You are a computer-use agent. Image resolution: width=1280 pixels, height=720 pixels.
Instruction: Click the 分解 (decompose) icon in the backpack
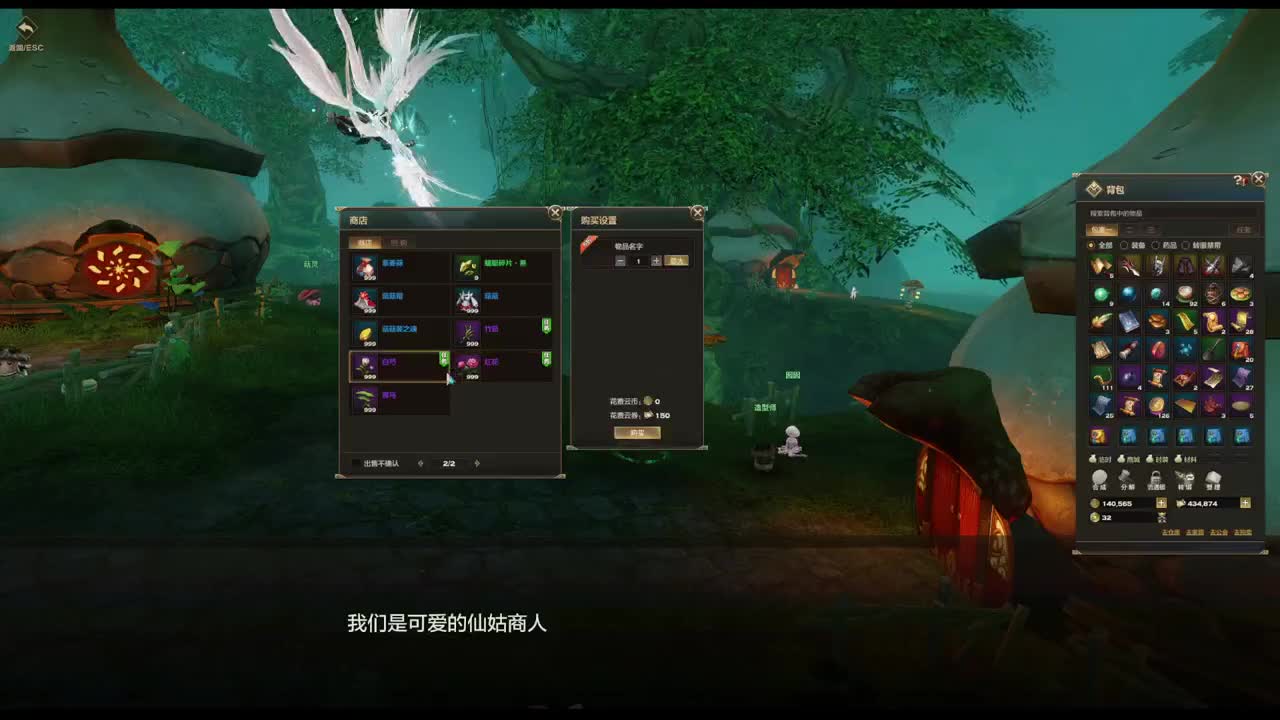tap(1127, 478)
